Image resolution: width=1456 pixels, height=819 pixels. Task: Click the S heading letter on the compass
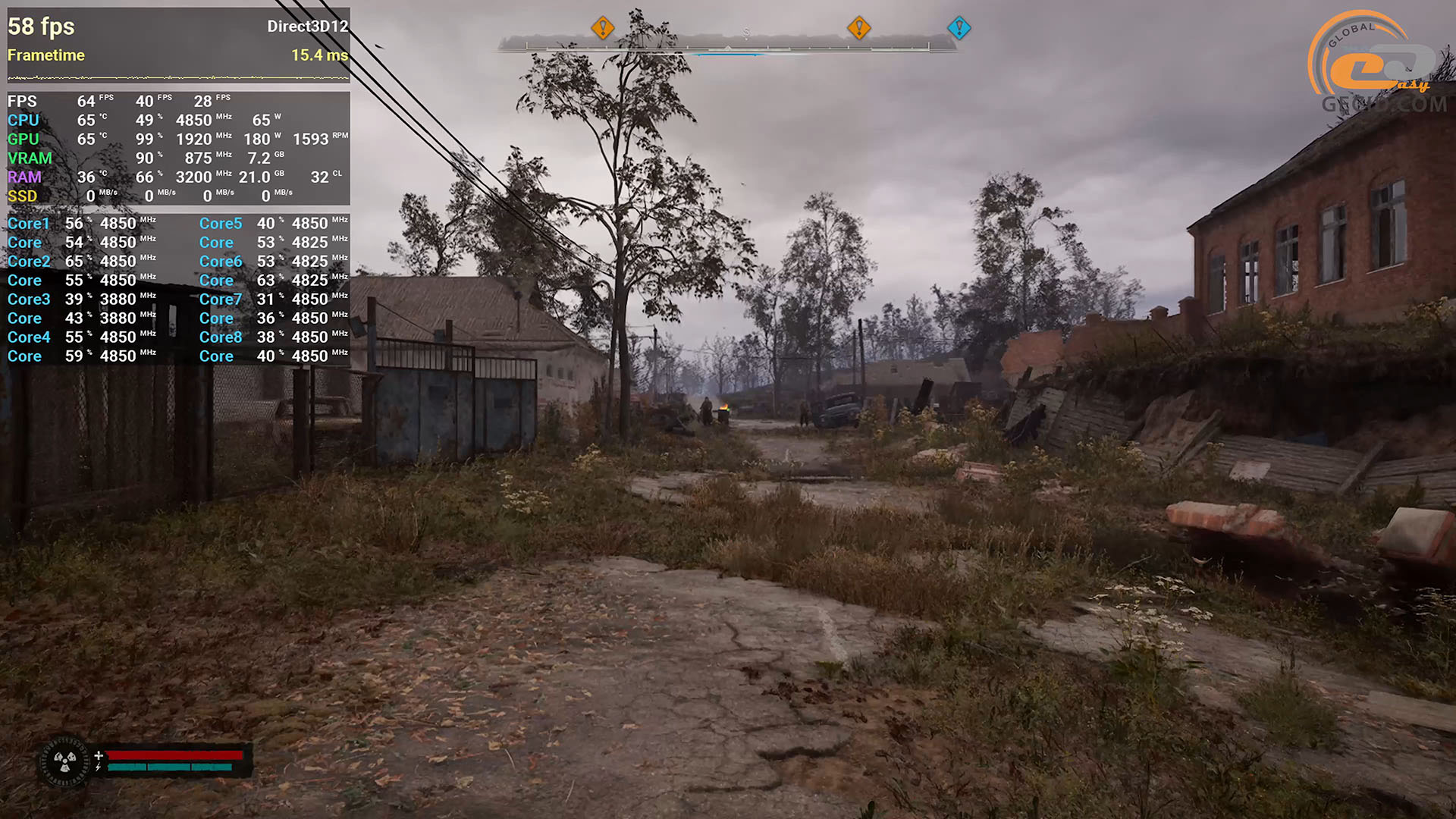(746, 33)
